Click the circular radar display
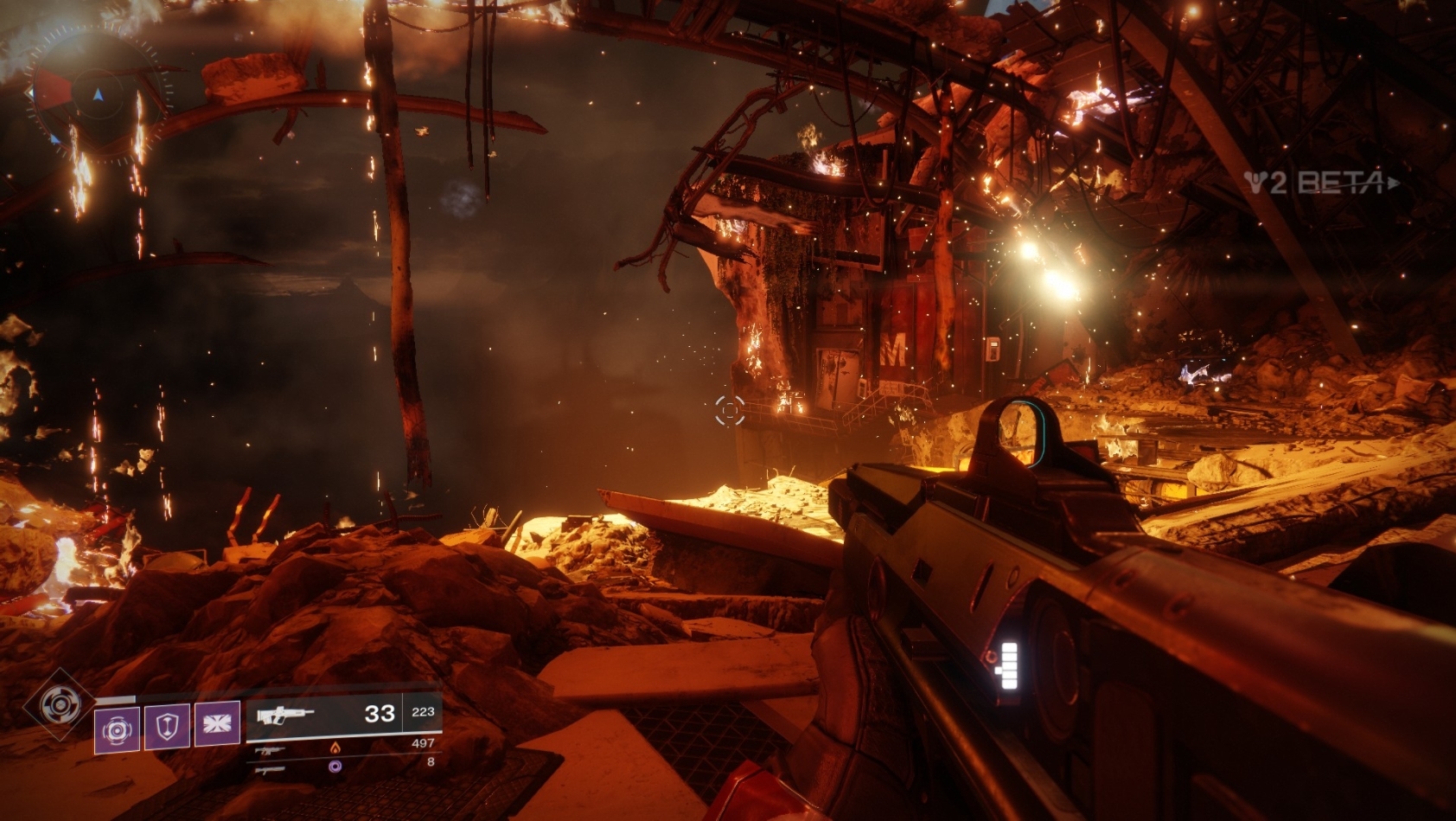The image size is (1456, 821). [95, 95]
